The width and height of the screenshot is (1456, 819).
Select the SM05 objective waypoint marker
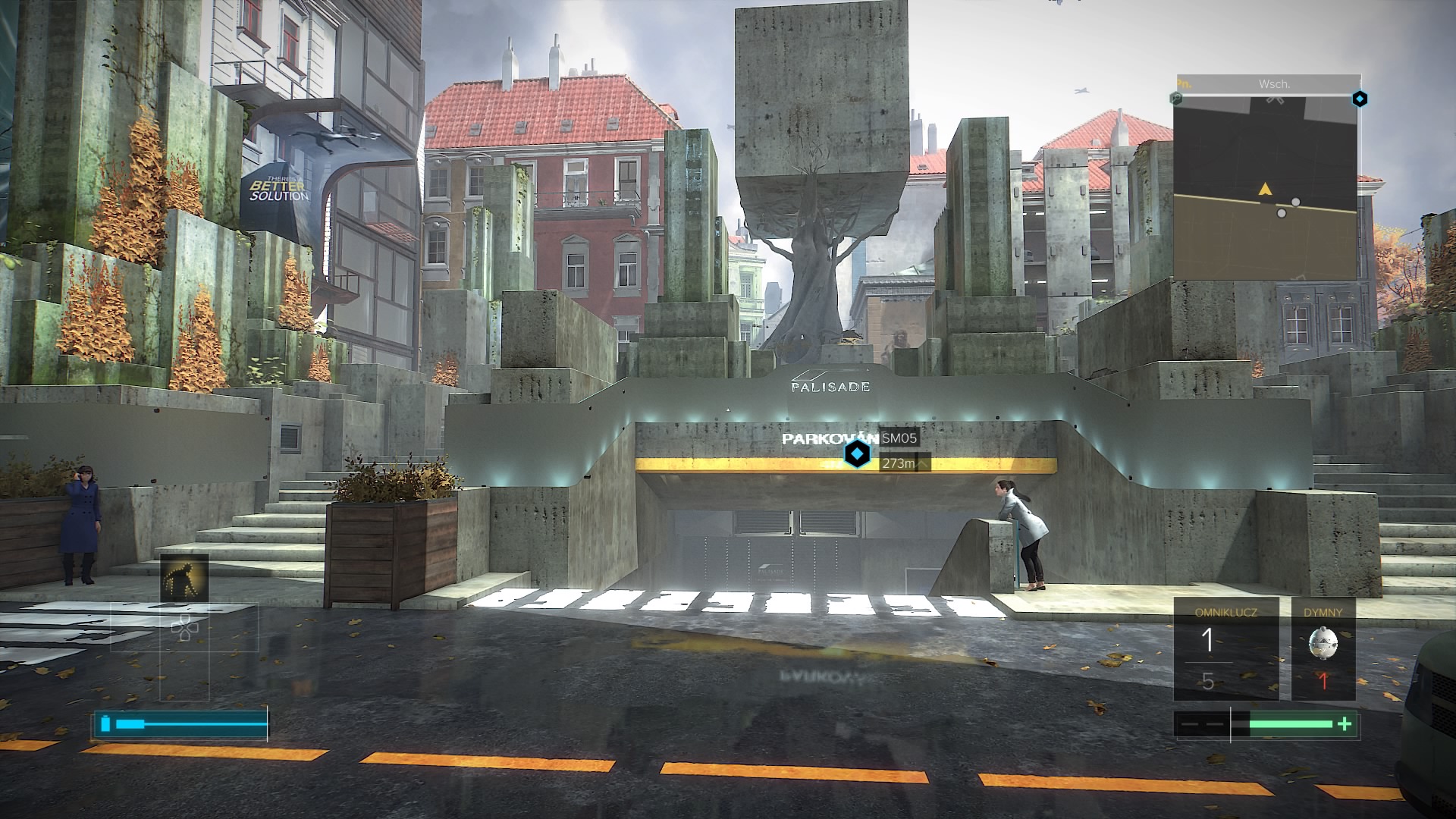click(x=857, y=454)
